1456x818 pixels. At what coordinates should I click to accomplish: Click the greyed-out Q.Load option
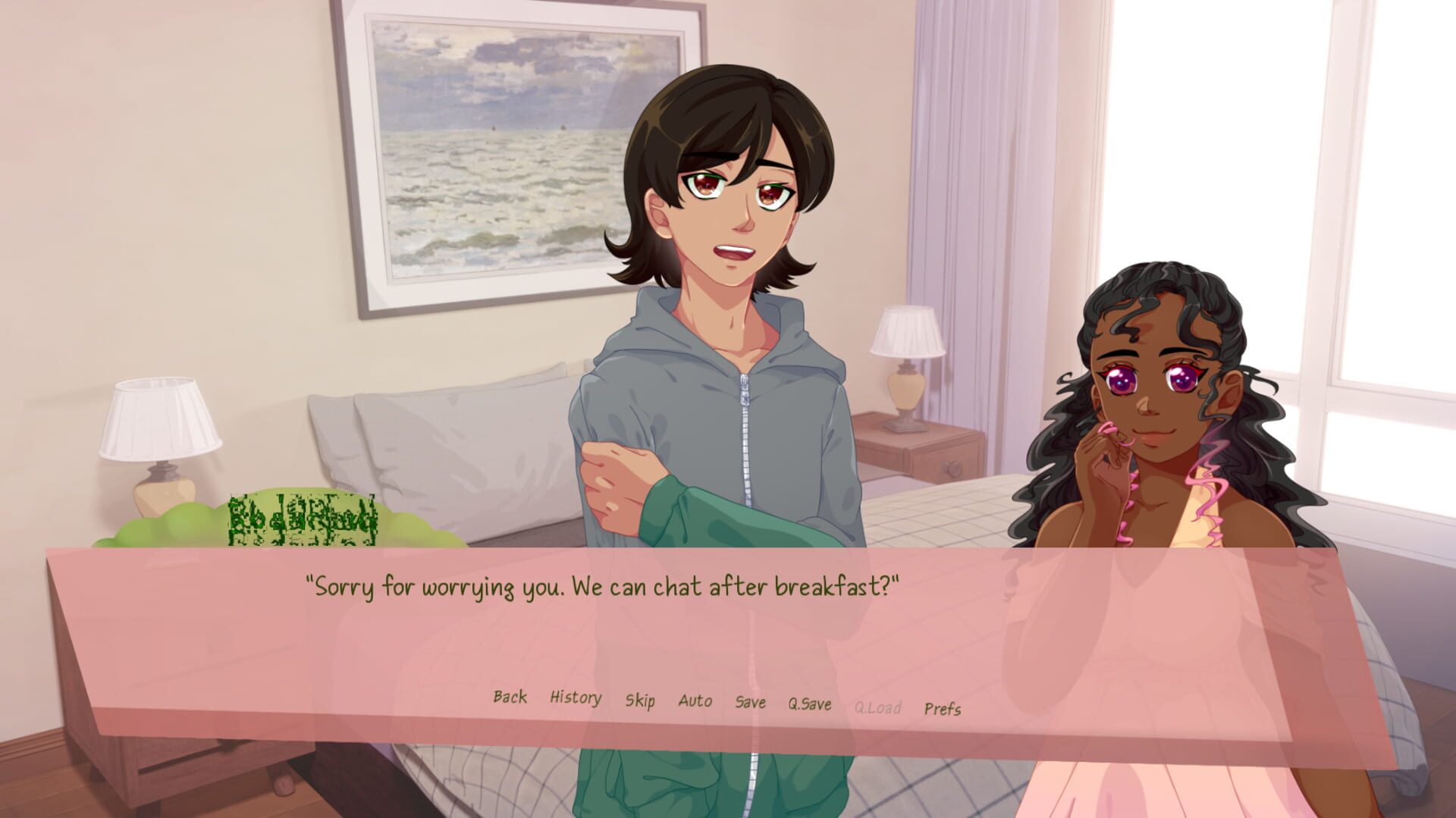[877, 705]
